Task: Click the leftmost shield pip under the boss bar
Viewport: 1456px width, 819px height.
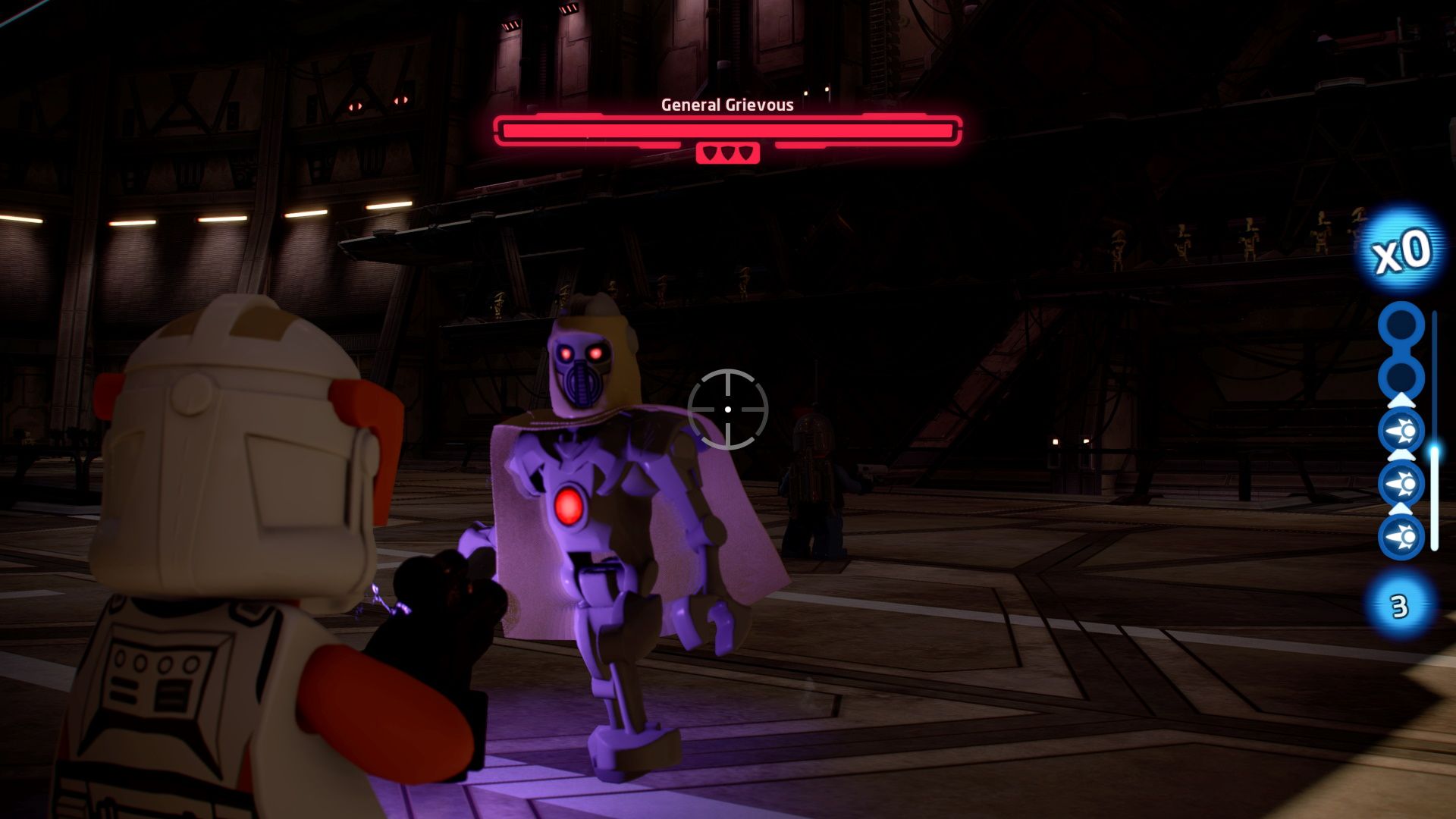Action: (711, 151)
